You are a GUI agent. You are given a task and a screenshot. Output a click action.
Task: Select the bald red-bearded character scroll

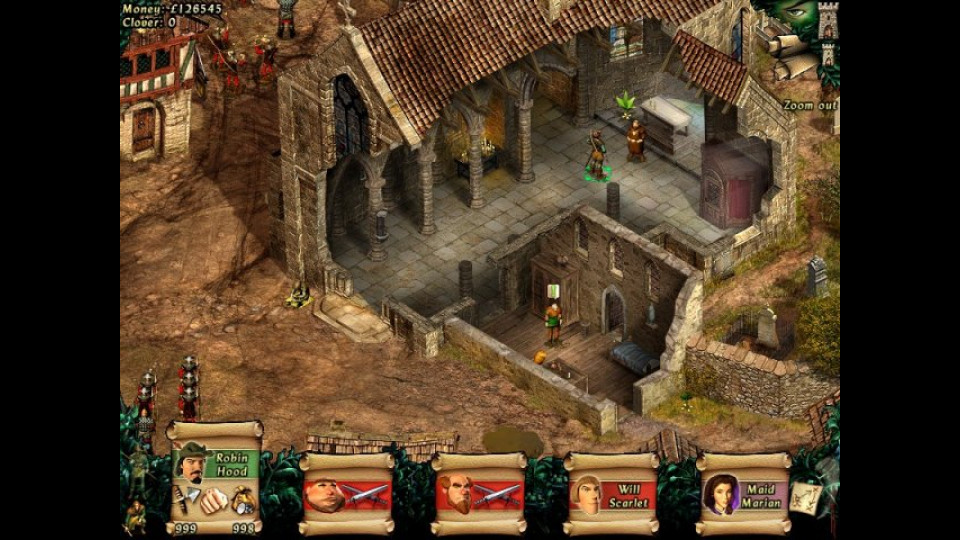(478, 494)
